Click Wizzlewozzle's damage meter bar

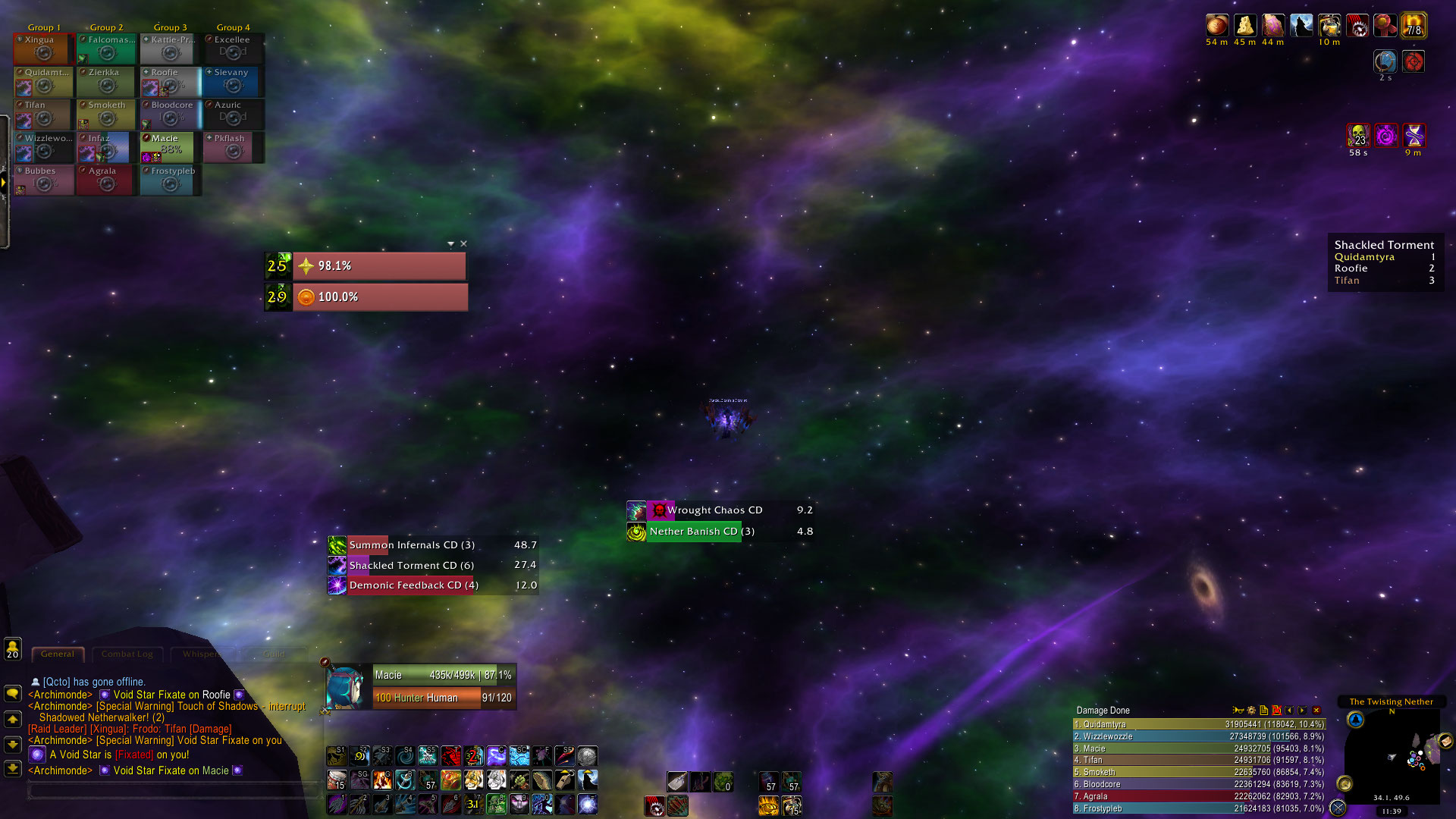pos(1198,736)
